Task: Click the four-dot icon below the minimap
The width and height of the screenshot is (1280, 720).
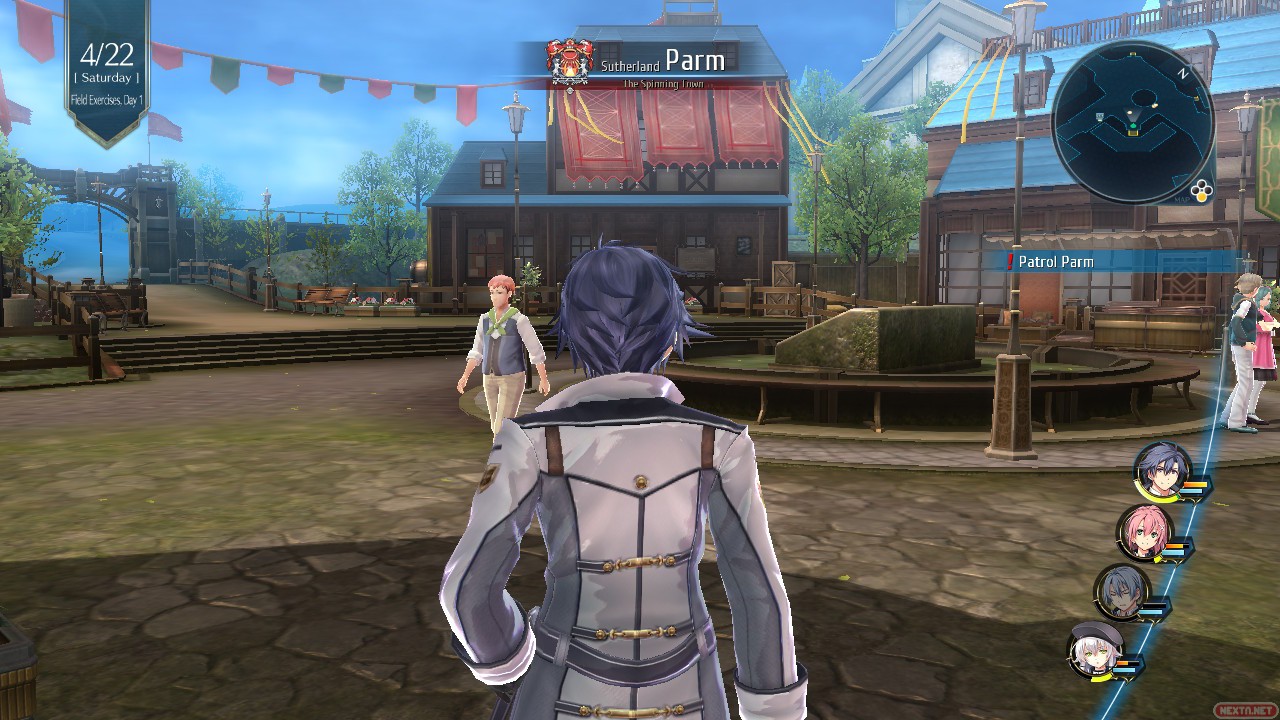Action: pos(1201,193)
